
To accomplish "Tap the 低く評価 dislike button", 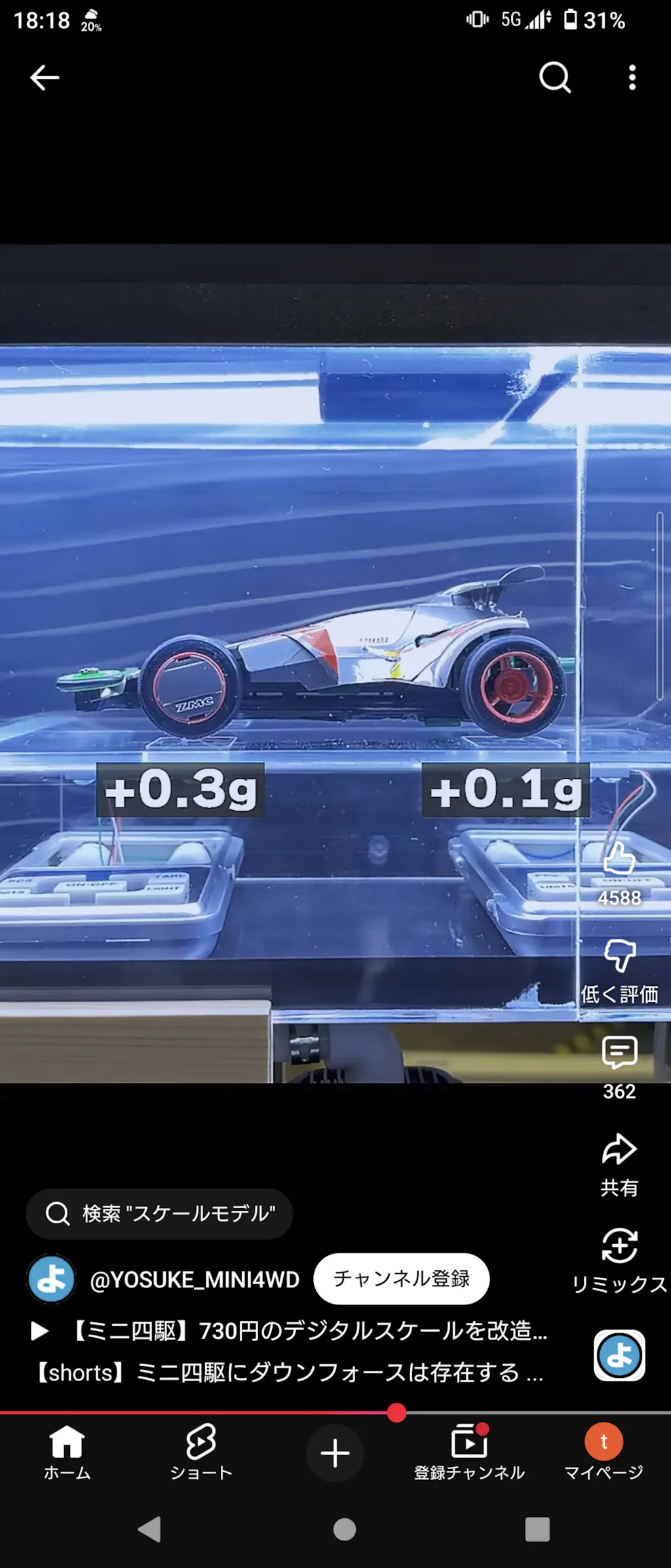I will pyautogui.click(x=619, y=957).
